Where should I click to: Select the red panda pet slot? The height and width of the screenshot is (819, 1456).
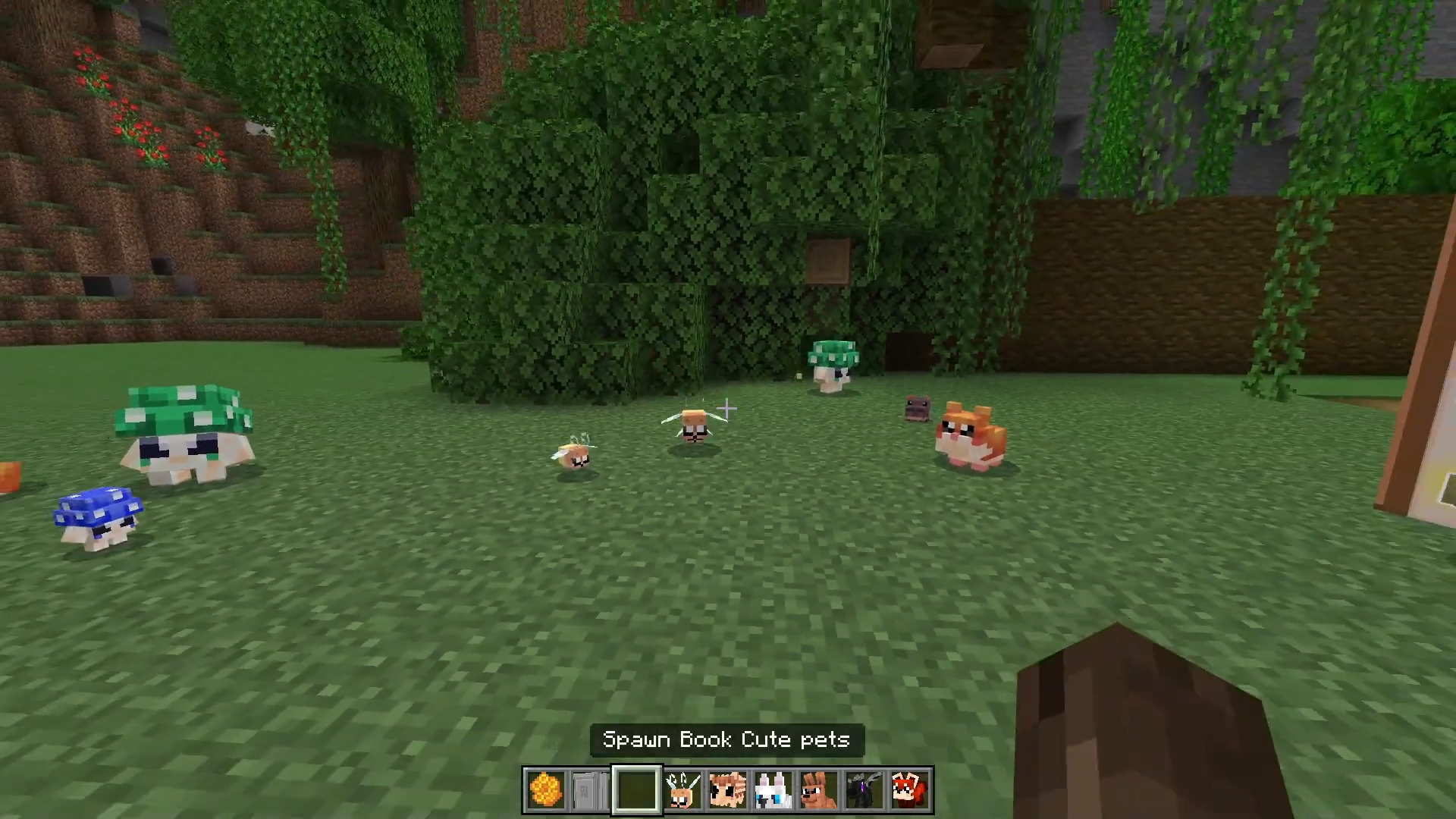coord(909,789)
